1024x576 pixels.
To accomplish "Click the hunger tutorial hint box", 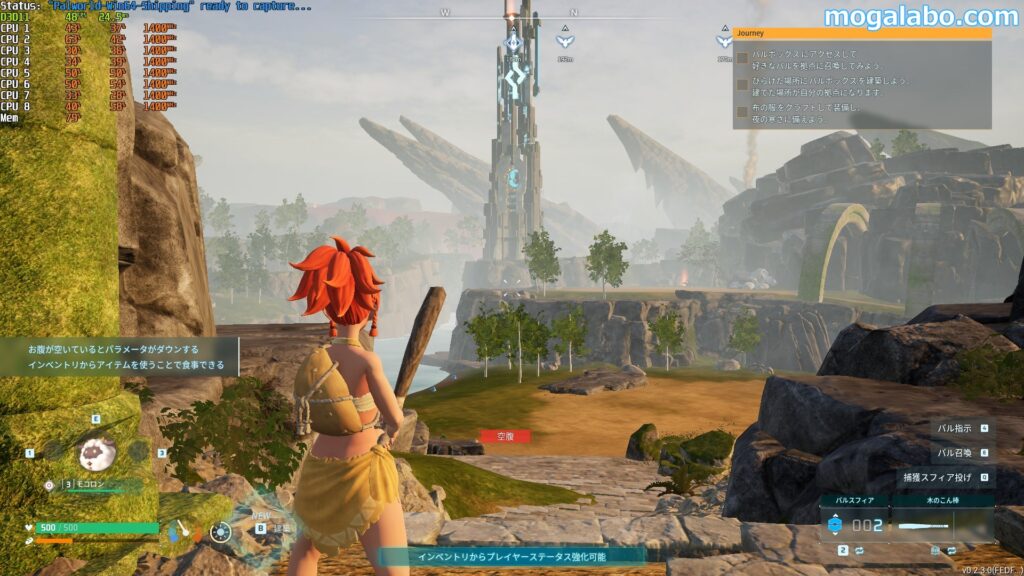I will pos(119,356).
